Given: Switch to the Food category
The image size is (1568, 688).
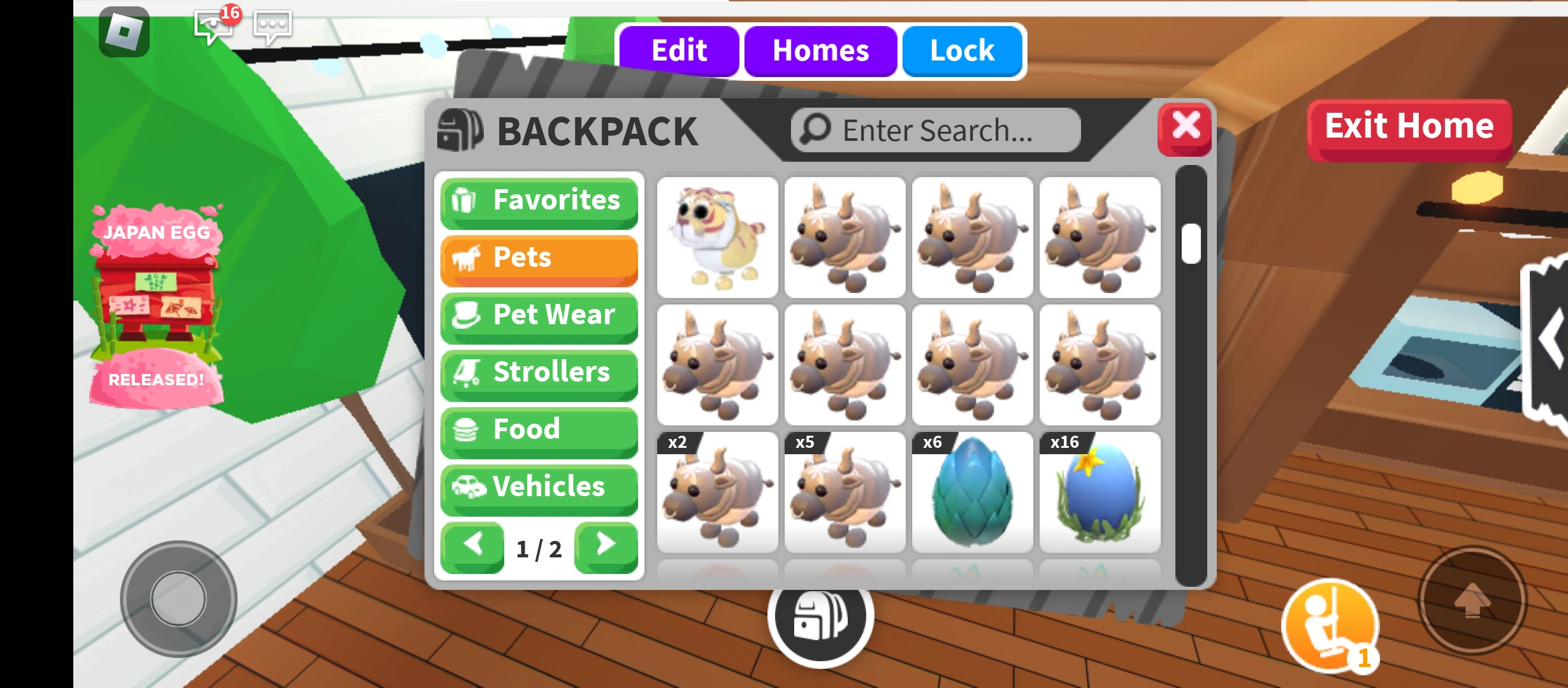Looking at the screenshot, I should pos(539,430).
